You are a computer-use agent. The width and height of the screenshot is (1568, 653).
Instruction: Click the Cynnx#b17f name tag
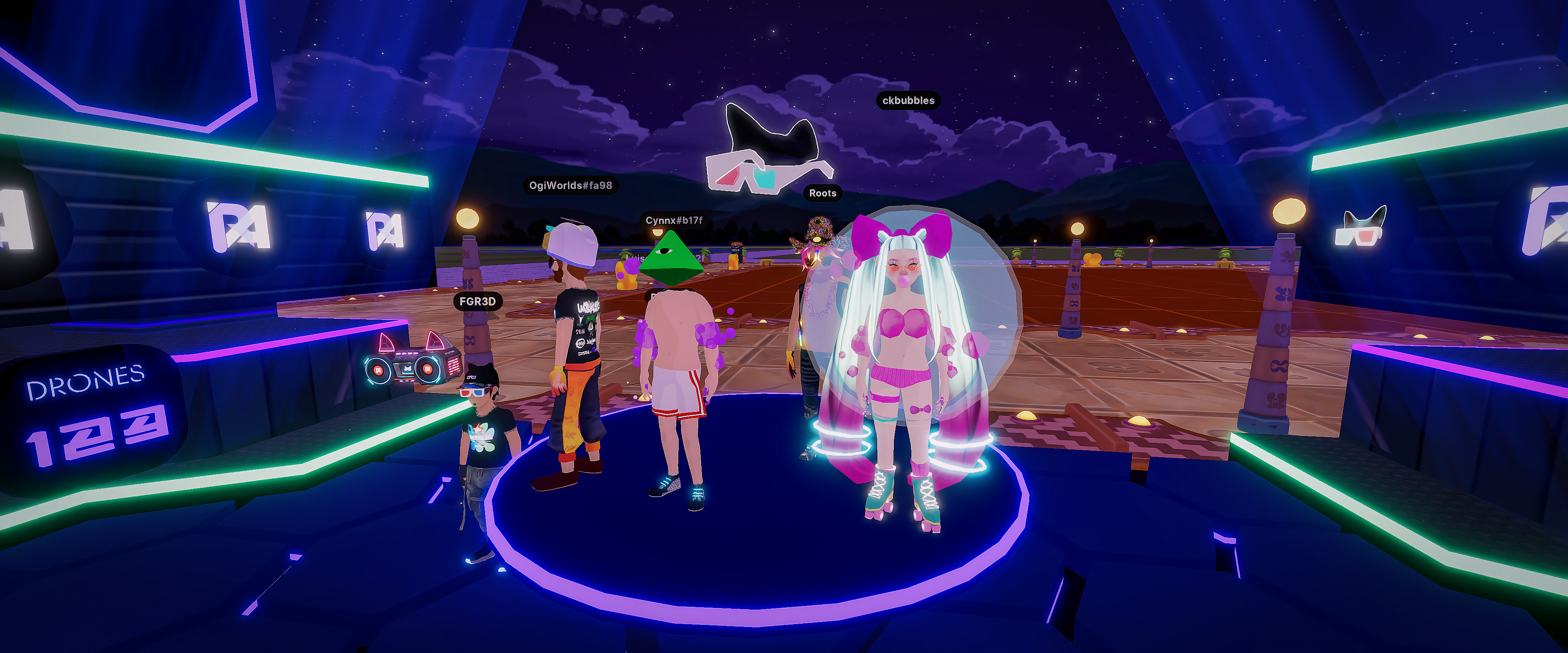(x=674, y=220)
